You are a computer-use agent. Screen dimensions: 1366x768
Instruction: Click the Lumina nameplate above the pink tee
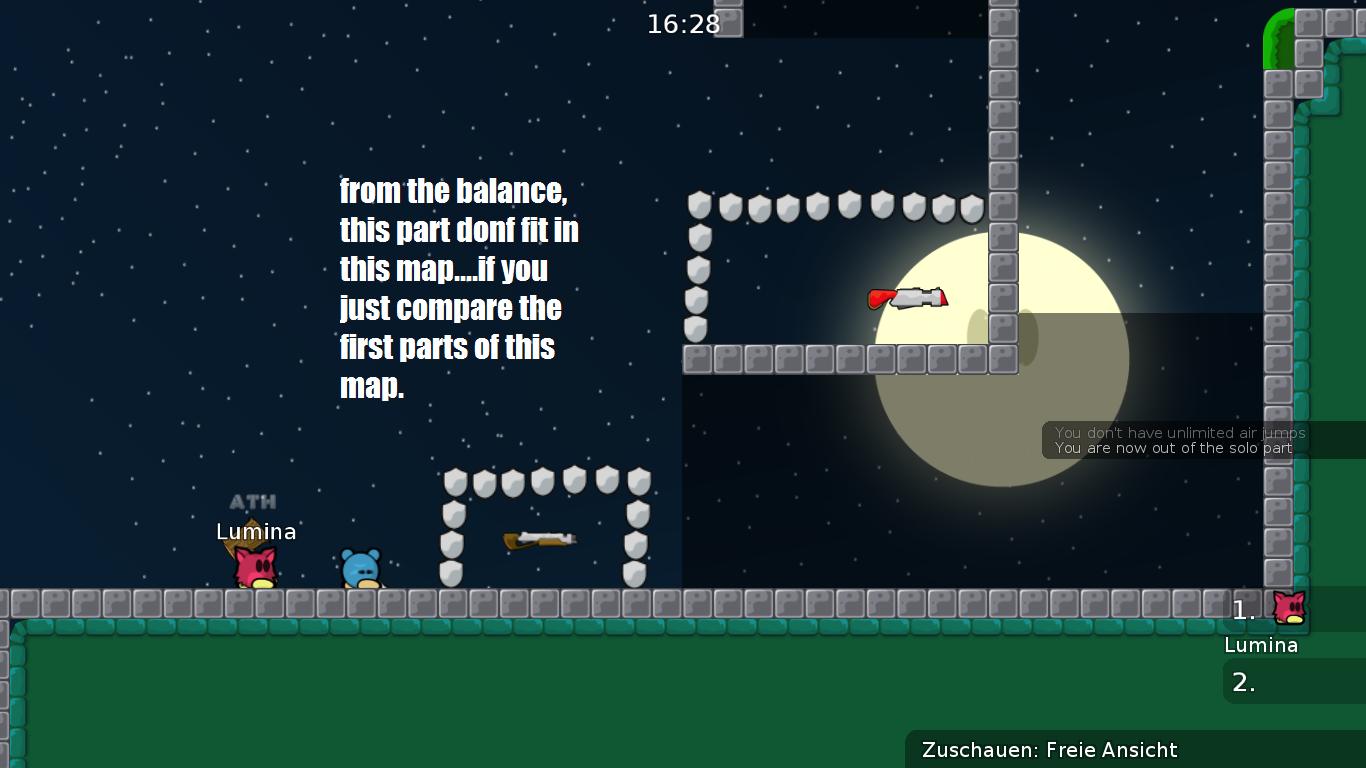coord(256,532)
